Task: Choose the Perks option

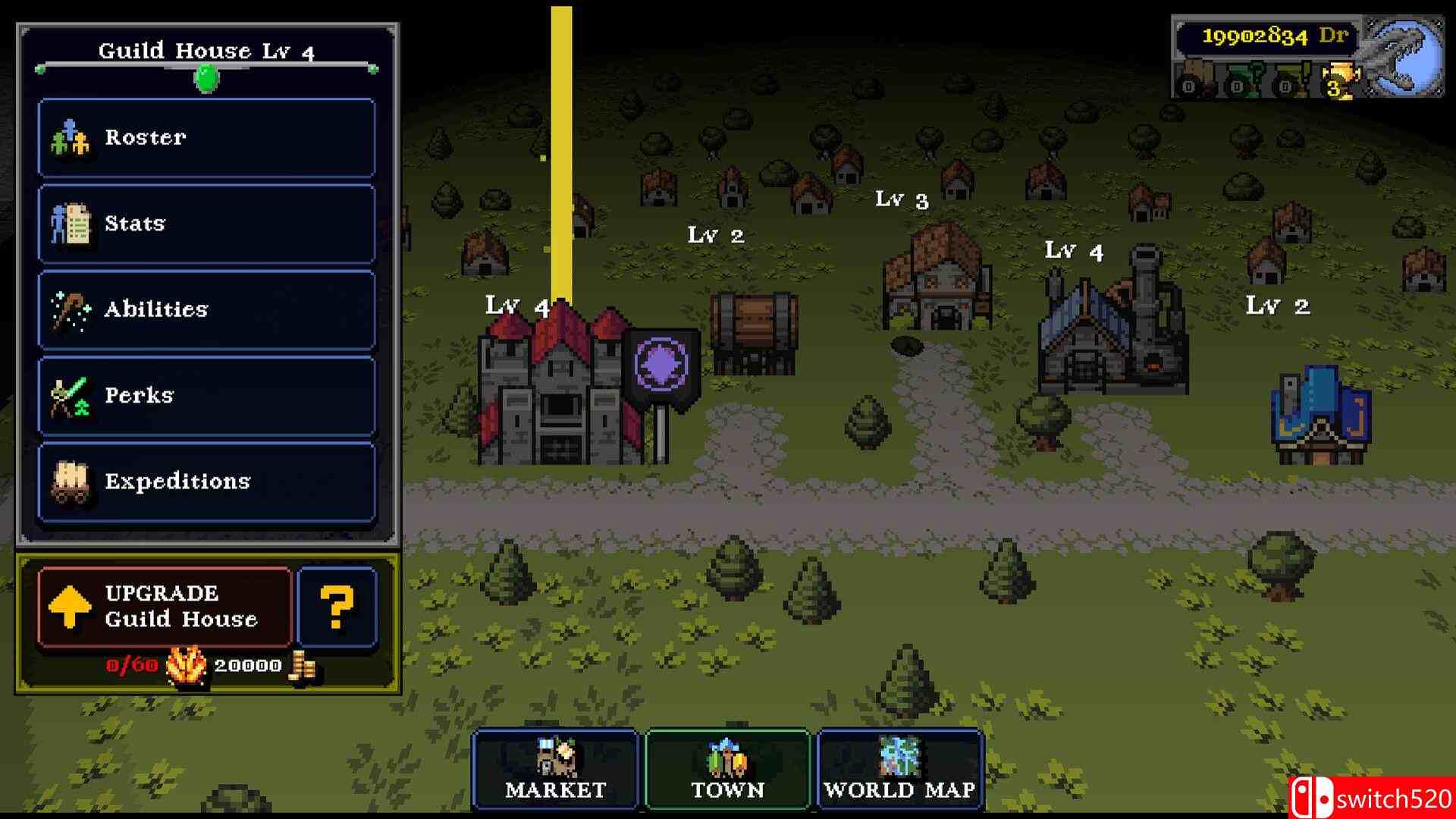Action: point(206,395)
